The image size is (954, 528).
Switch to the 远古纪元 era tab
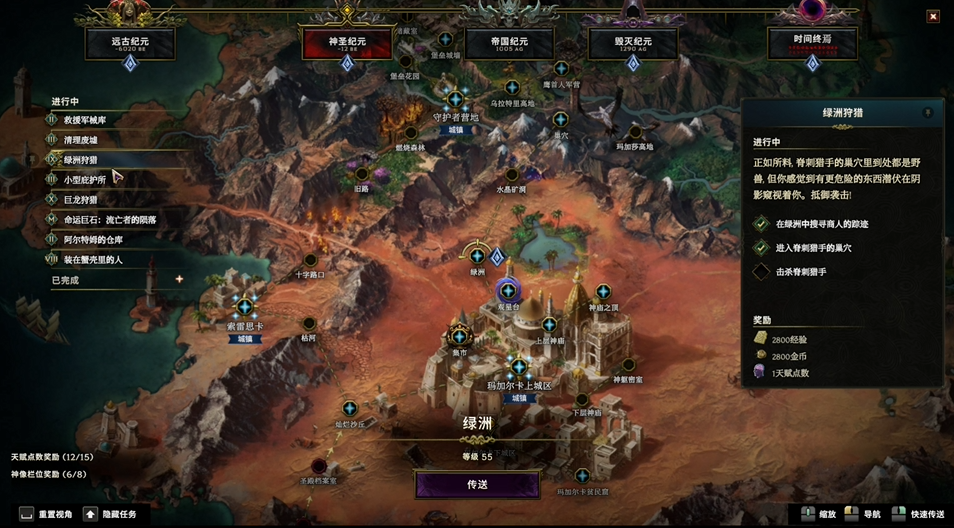click(x=130, y=43)
